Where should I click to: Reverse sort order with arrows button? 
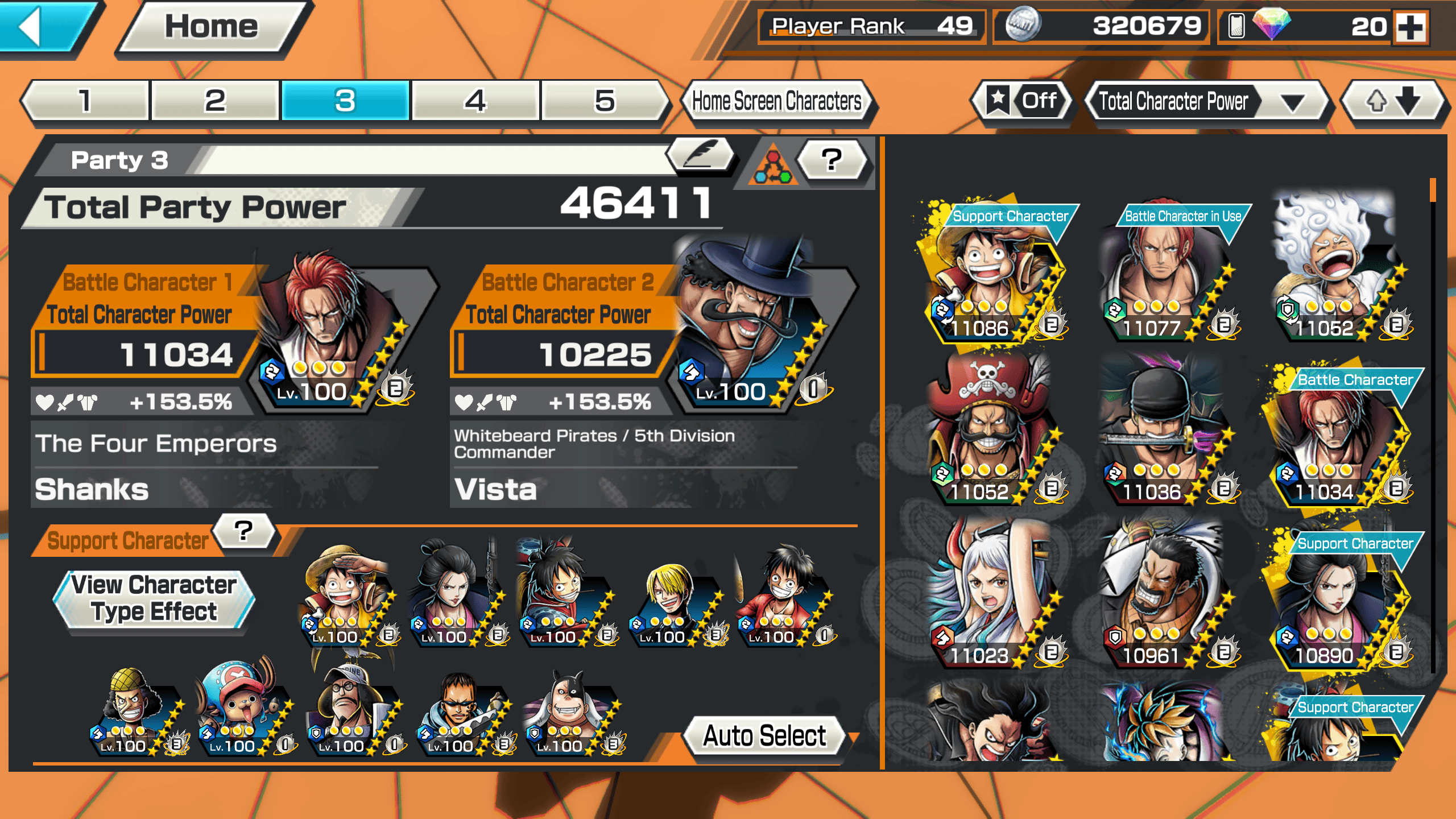(x=1392, y=102)
